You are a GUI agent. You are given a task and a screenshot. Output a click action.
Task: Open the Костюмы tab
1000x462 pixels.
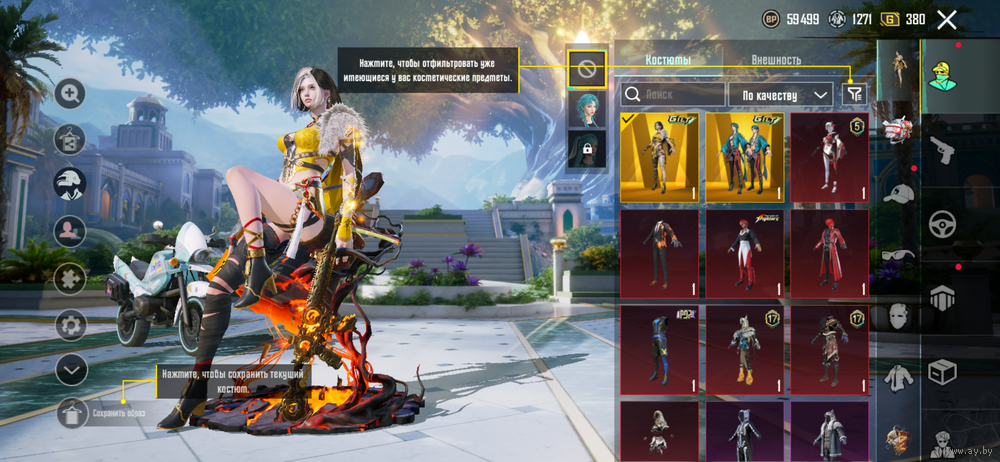pyautogui.click(x=667, y=60)
